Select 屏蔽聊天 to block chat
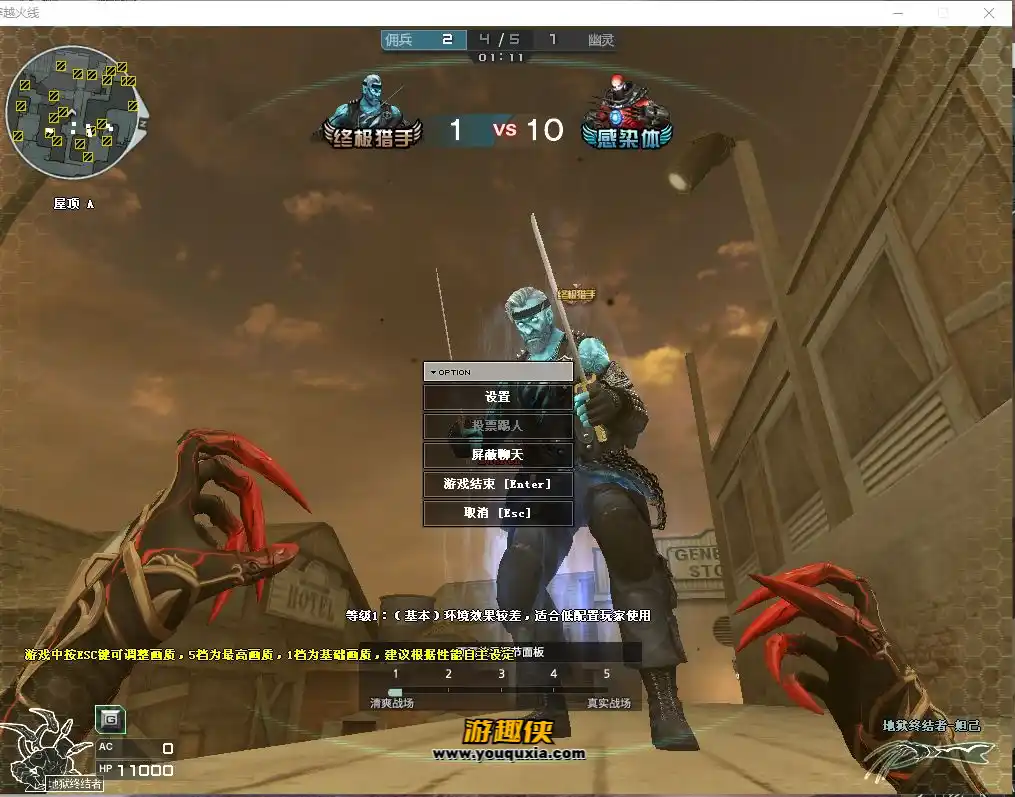The height and width of the screenshot is (797, 1015). click(497, 455)
